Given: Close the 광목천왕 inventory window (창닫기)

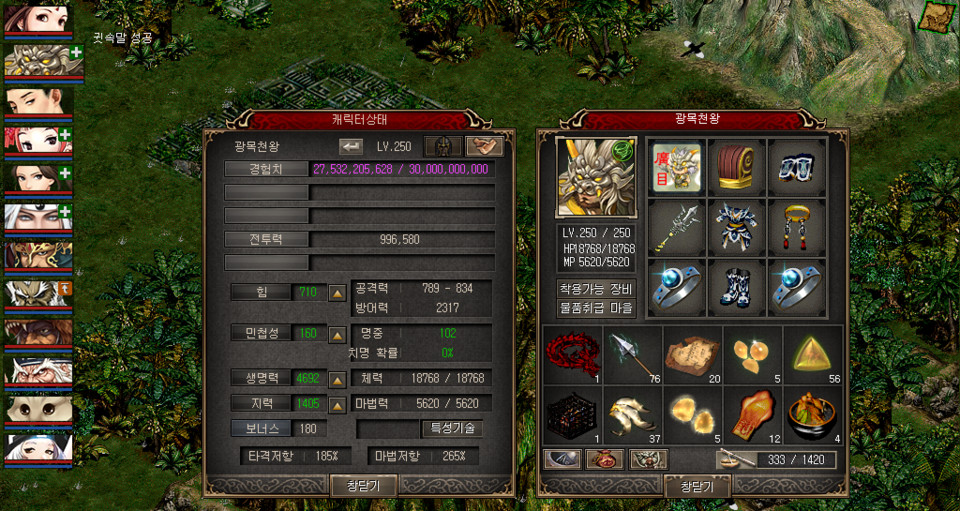Looking at the screenshot, I should pyautogui.click(x=697, y=487).
